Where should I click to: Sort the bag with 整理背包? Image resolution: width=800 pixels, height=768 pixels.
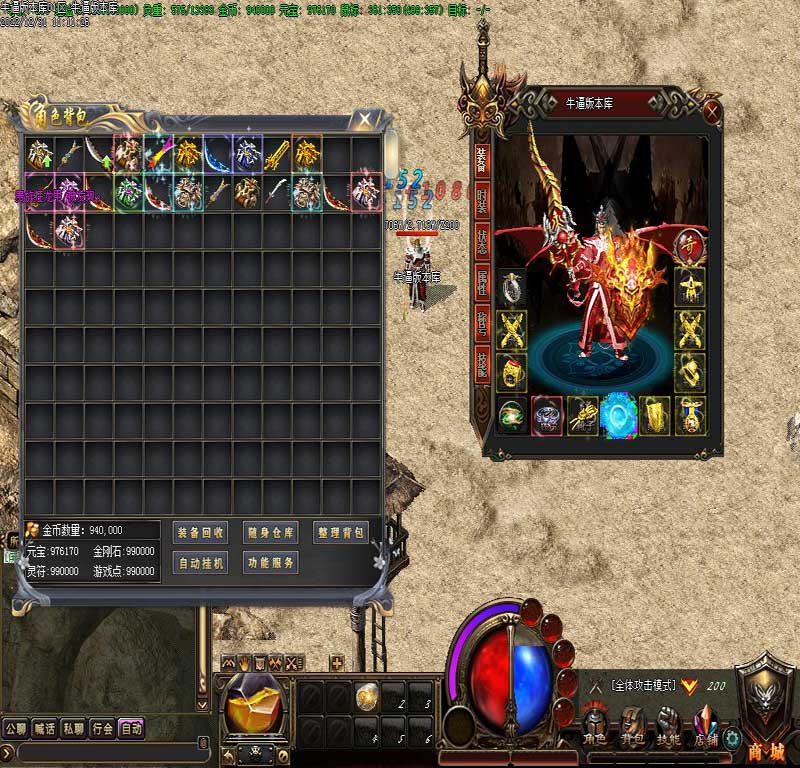(x=340, y=533)
